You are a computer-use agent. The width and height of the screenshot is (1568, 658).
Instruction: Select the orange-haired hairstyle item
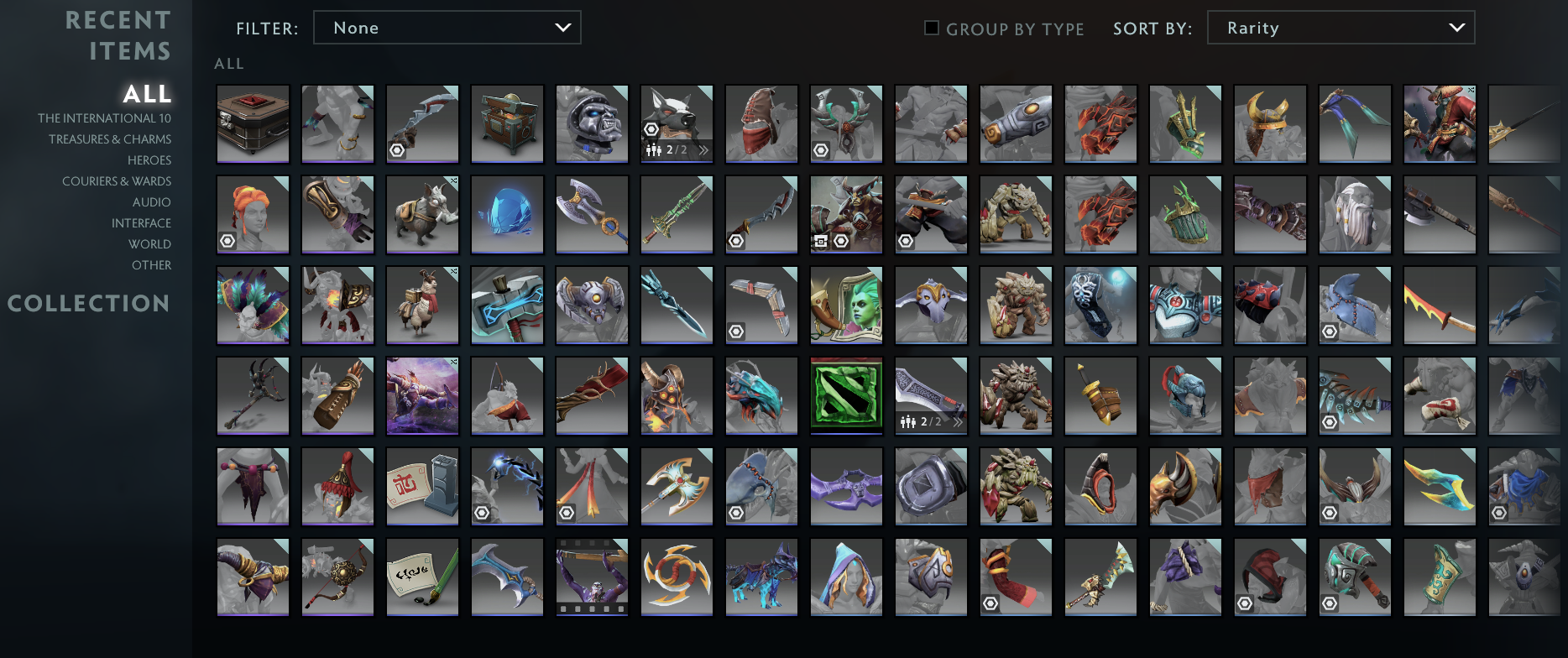click(x=252, y=214)
